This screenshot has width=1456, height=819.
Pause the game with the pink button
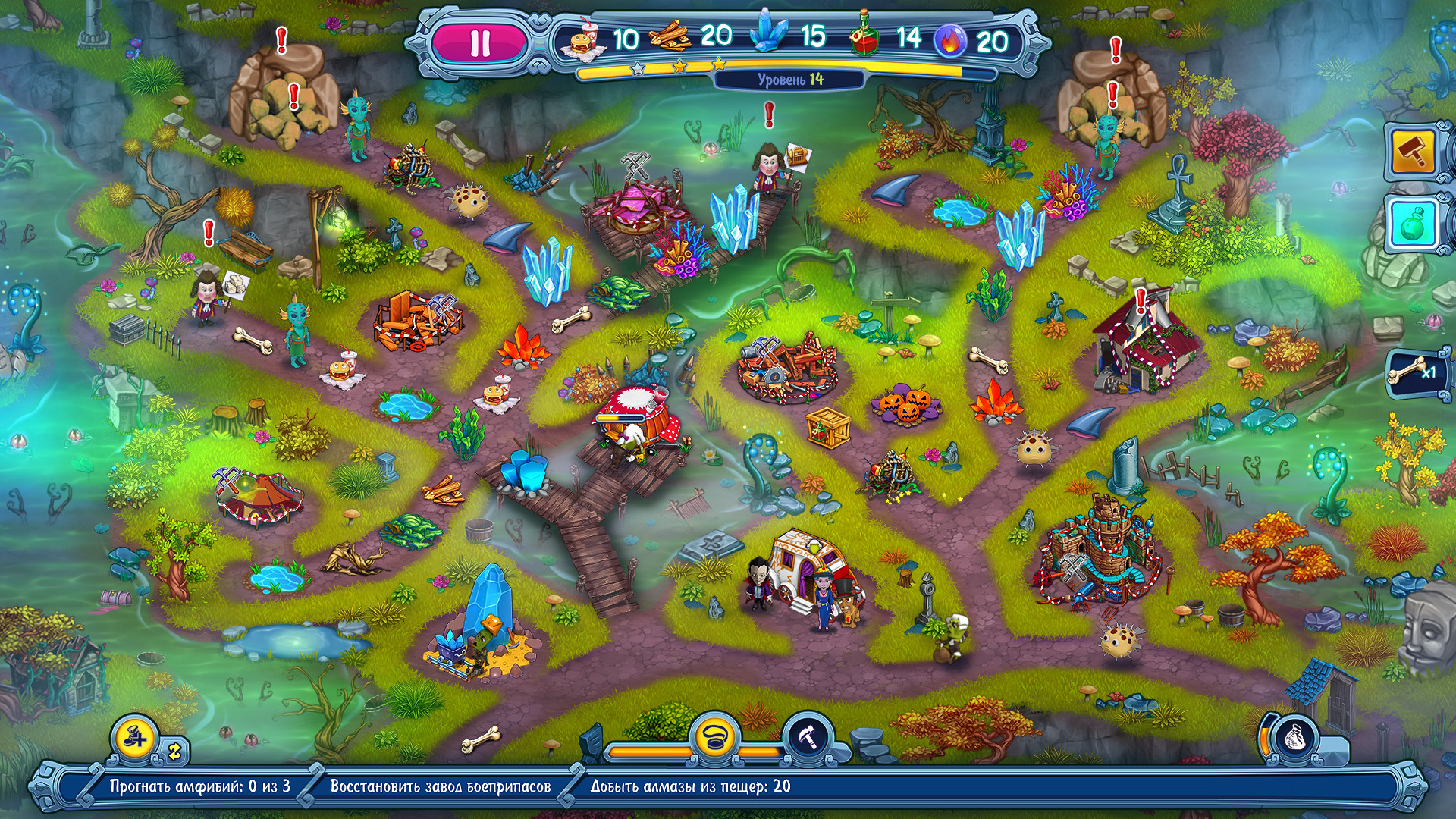(x=480, y=42)
